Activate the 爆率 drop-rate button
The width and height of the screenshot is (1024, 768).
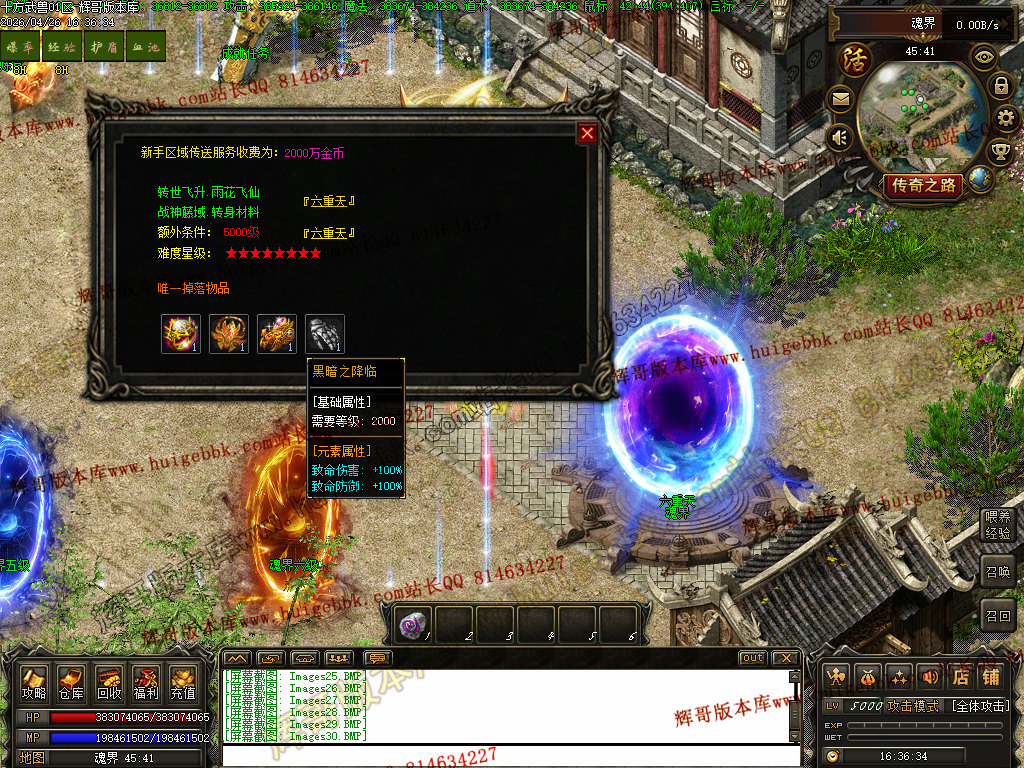tap(19, 47)
